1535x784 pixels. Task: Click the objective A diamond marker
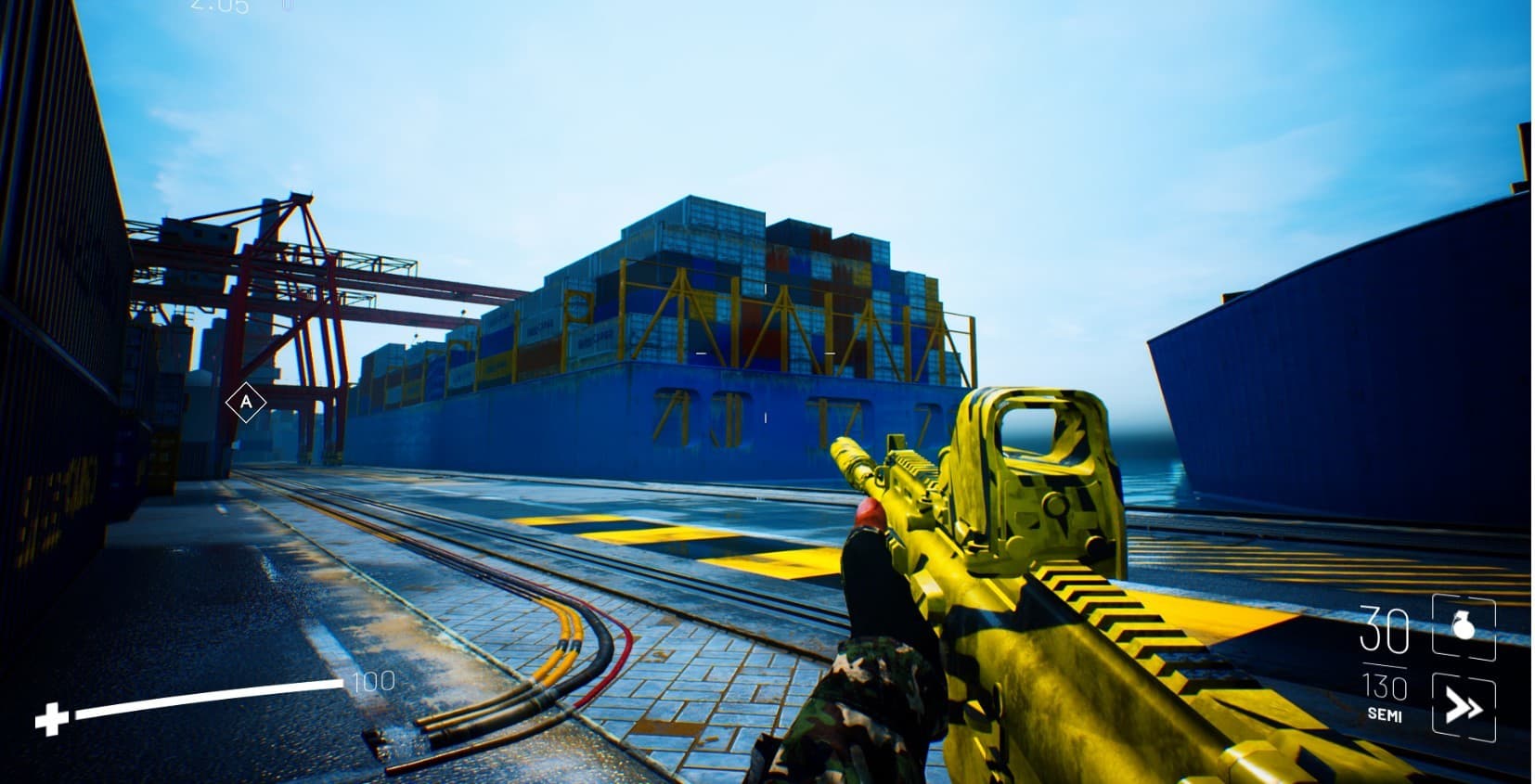246,403
